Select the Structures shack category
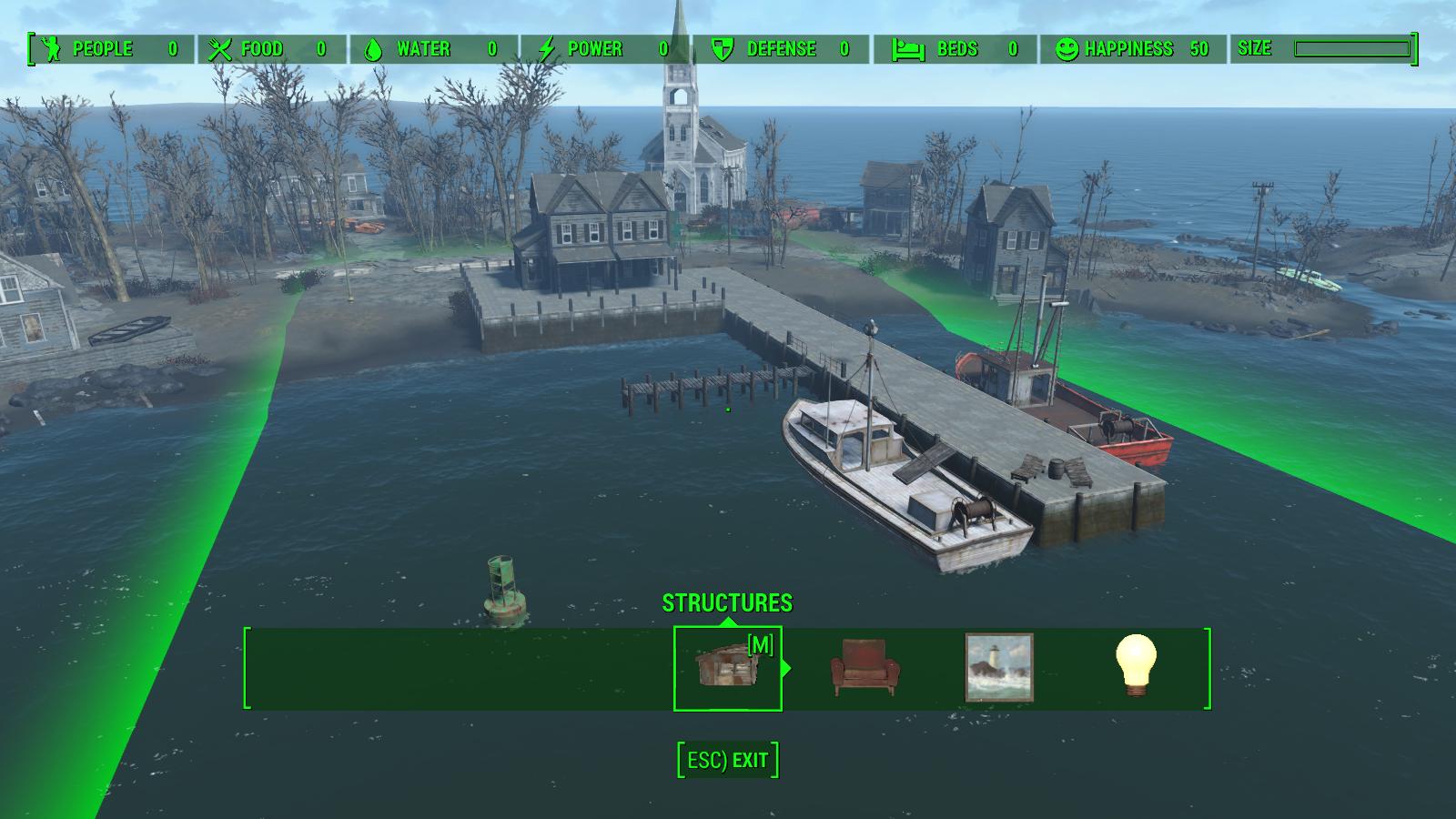The image size is (1456, 819). point(726,668)
